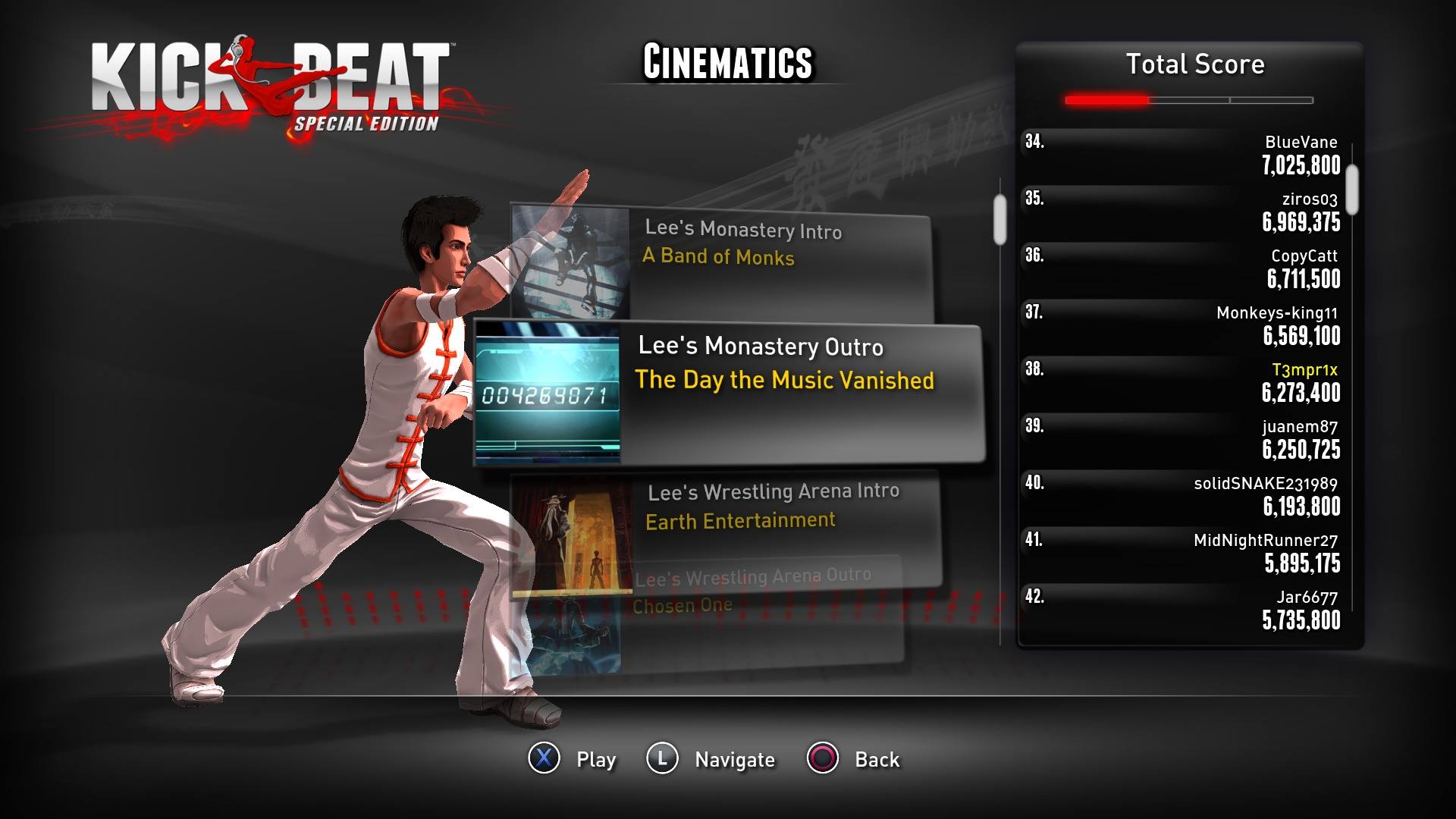This screenshot has width=1456, height=819.
Task: Click the Total Score progress bar
Action: tap(1188, 98)
